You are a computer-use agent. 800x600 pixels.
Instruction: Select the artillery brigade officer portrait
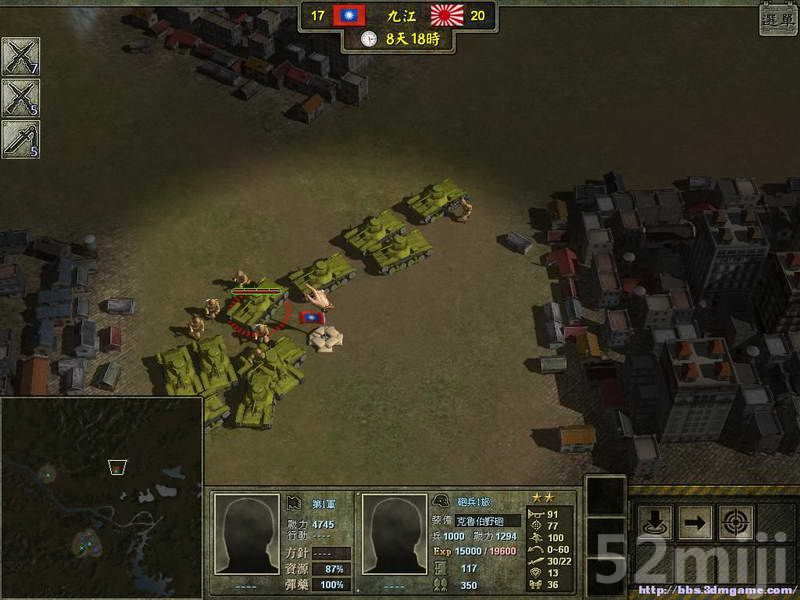393,533
